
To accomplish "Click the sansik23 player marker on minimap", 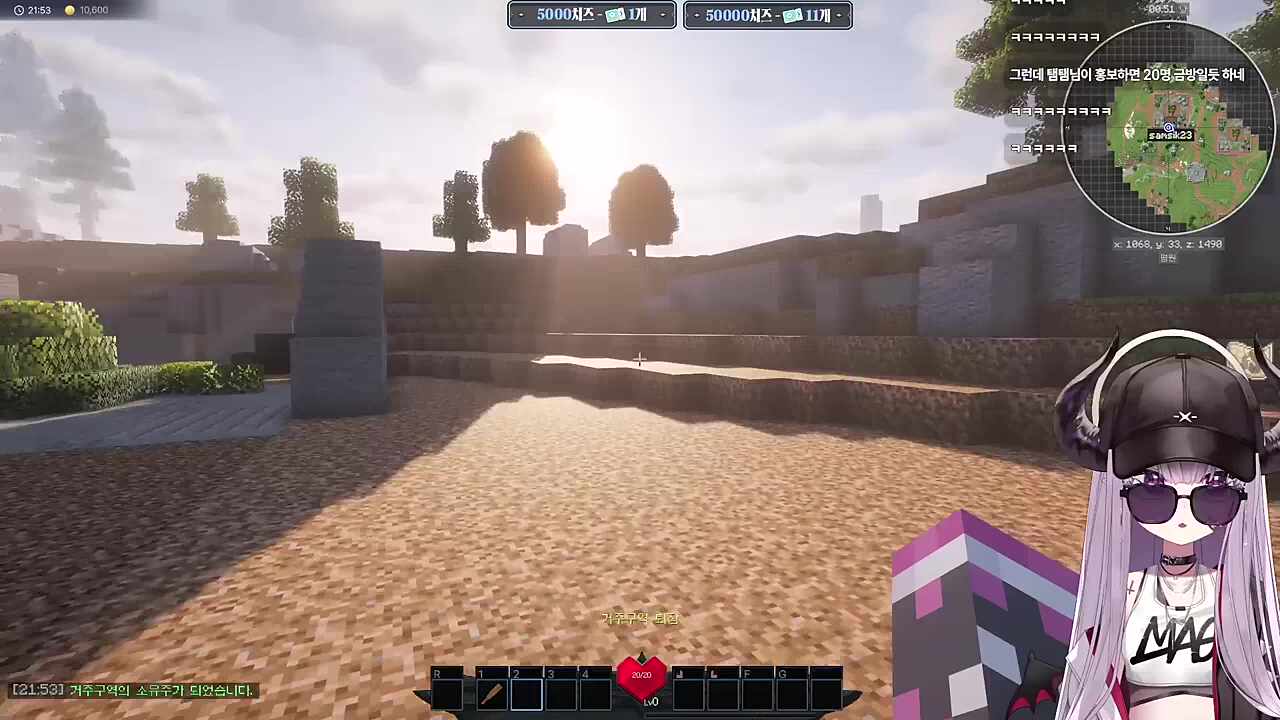I will click(1169, 129).
